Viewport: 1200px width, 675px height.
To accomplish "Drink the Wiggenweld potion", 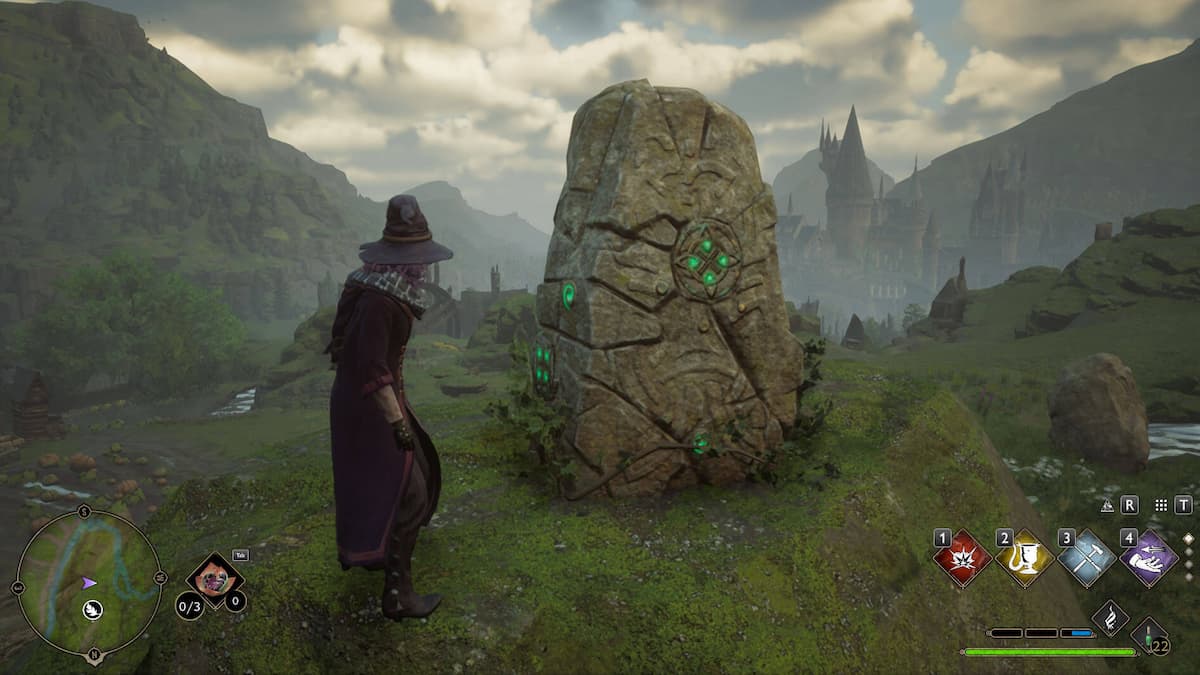I will [1149, 634].
